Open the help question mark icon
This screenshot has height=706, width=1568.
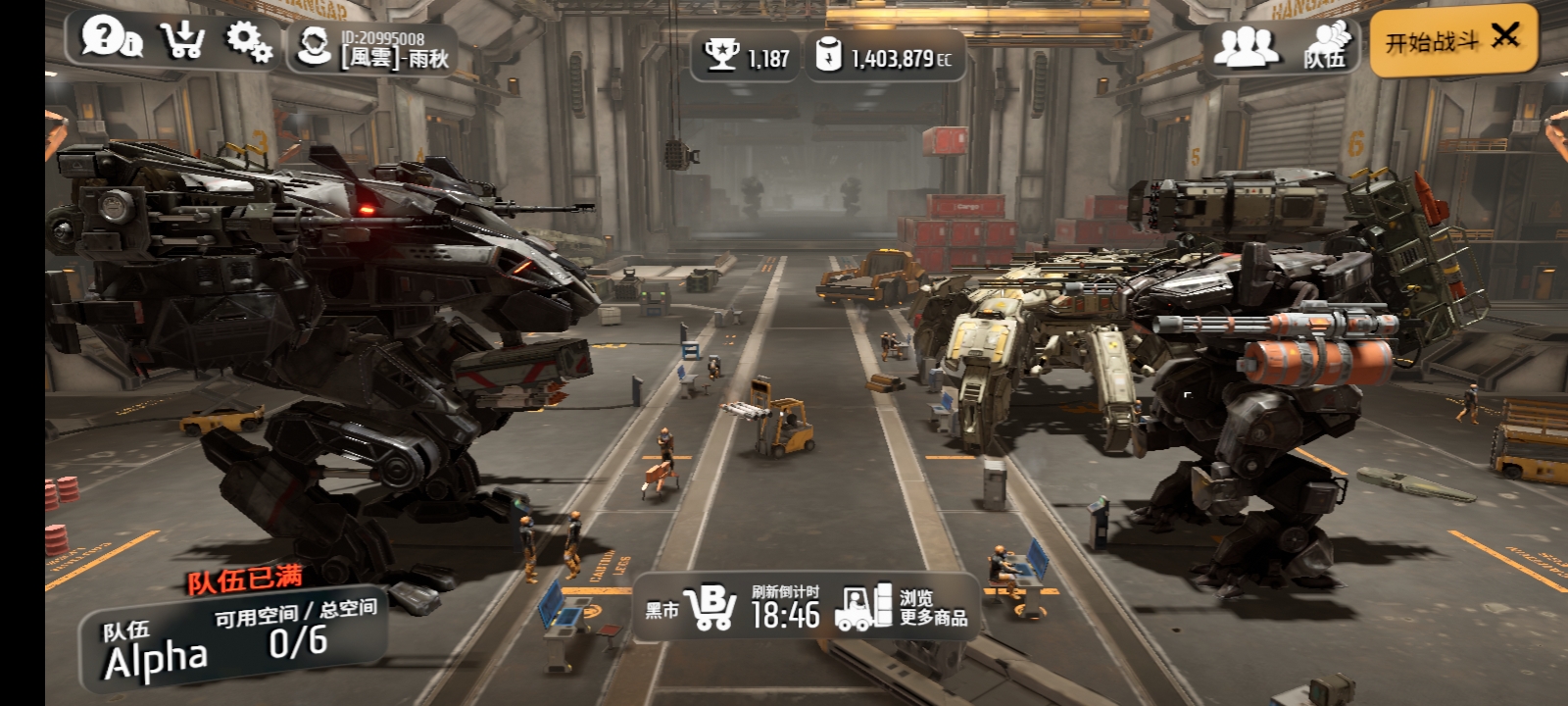[x=111, y=39]
